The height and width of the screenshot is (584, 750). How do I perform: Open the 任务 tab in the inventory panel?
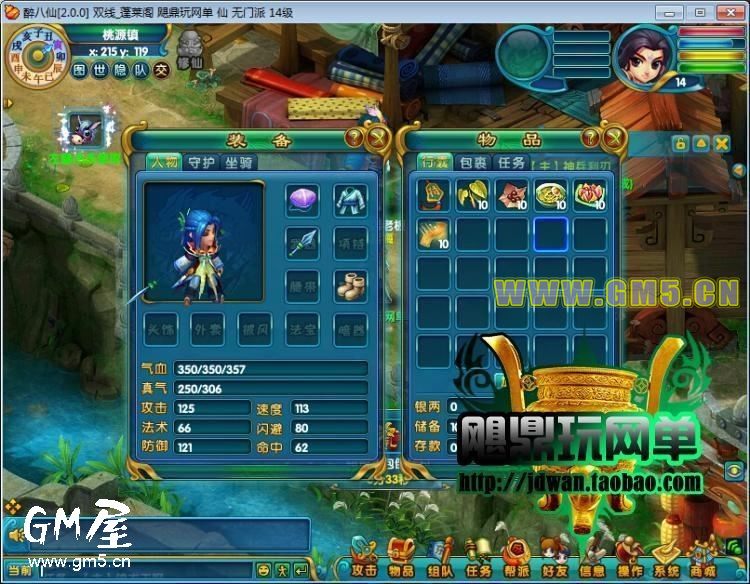coord(511,163)
